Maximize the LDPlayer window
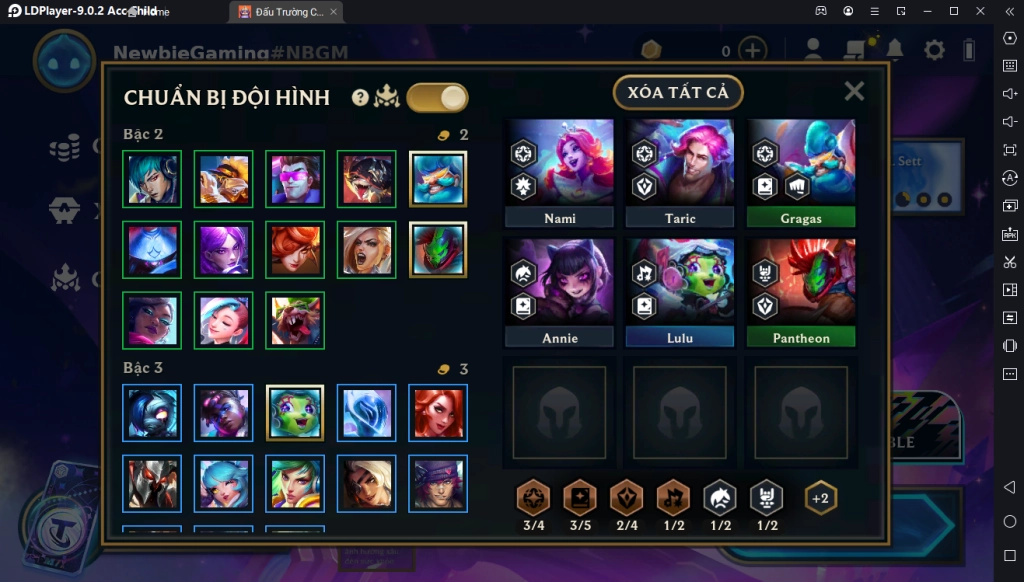The image size is (1024, 582). click(953, 11)
